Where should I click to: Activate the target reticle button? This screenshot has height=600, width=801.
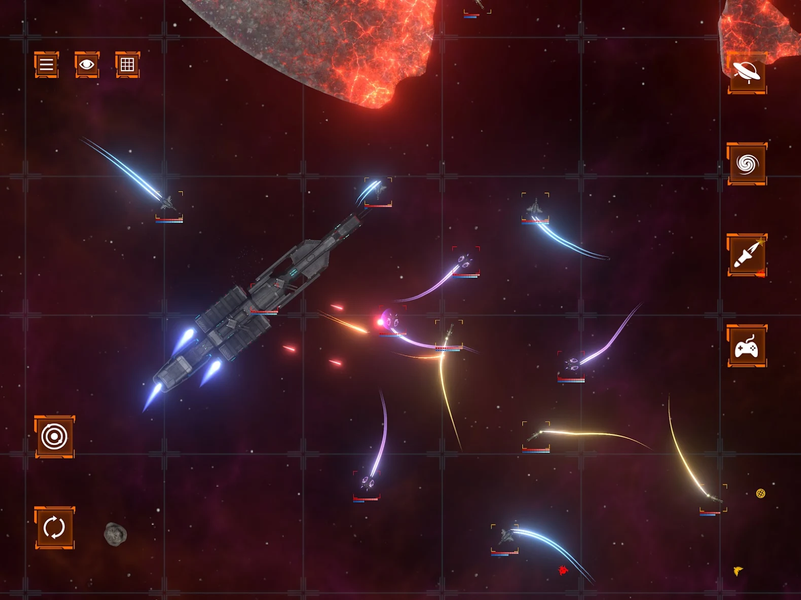pos(54,437)
